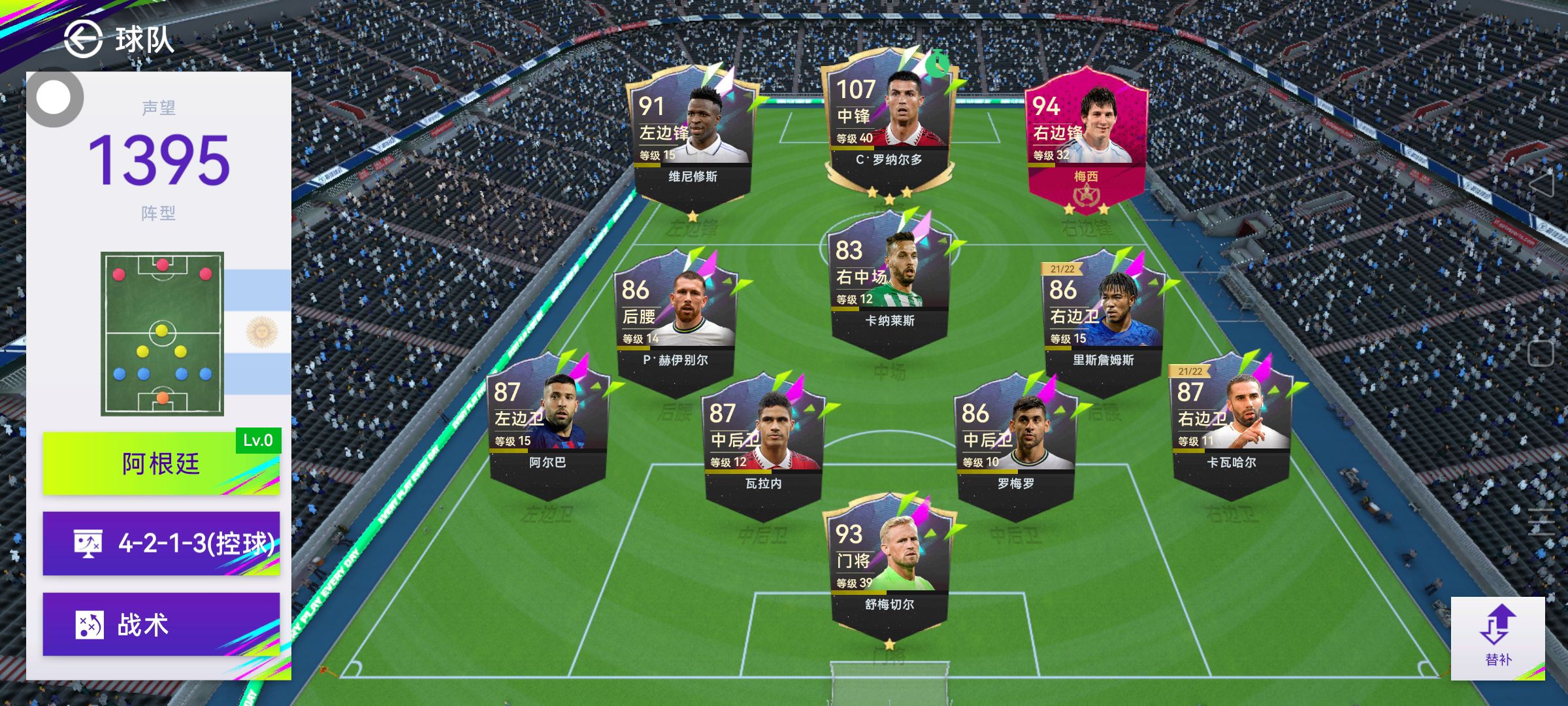Tap the white floating assist circle
The image size is (1568, 706).
(54, 98)
